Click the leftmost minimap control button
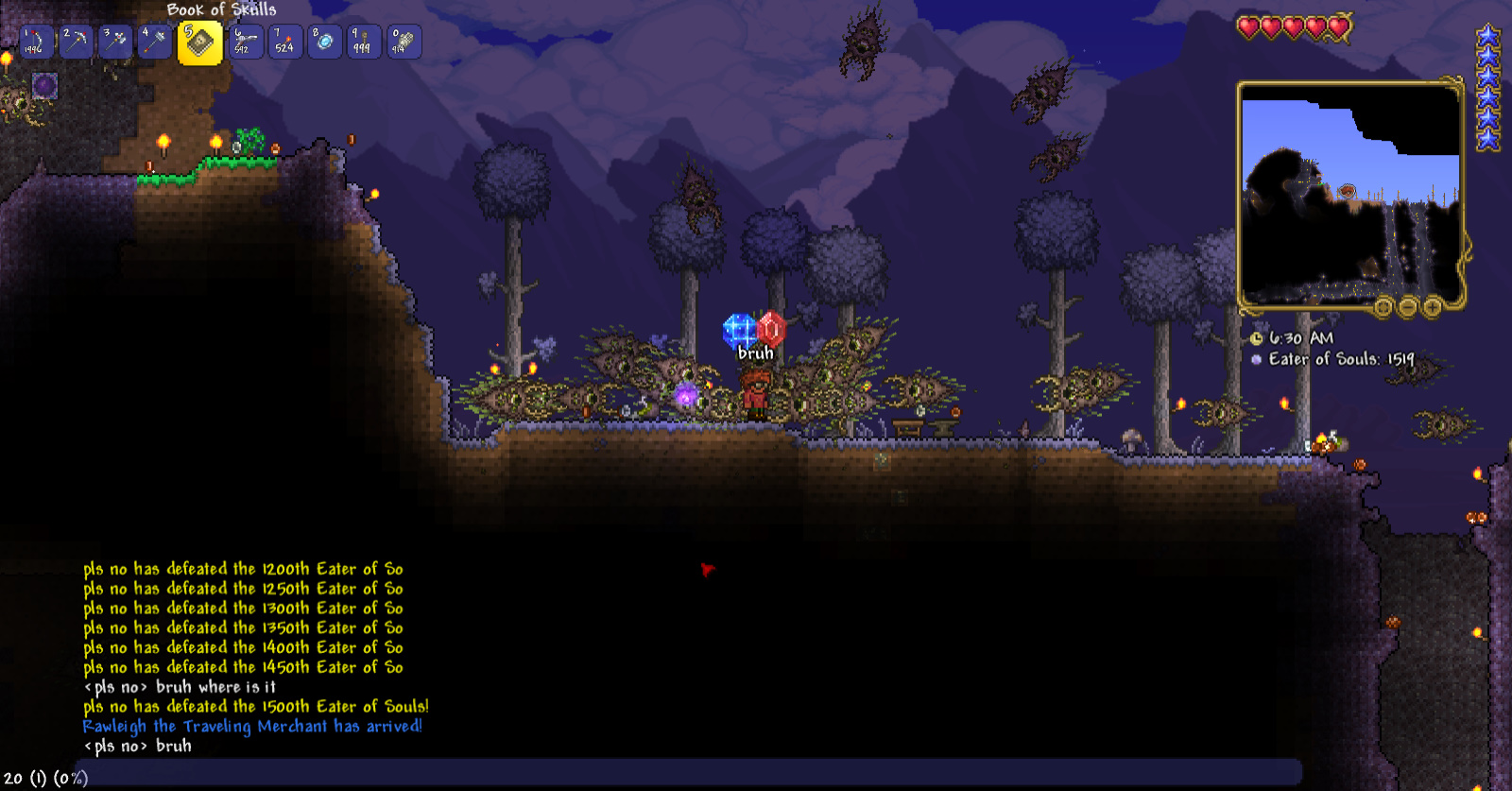 click(1383, 307)
